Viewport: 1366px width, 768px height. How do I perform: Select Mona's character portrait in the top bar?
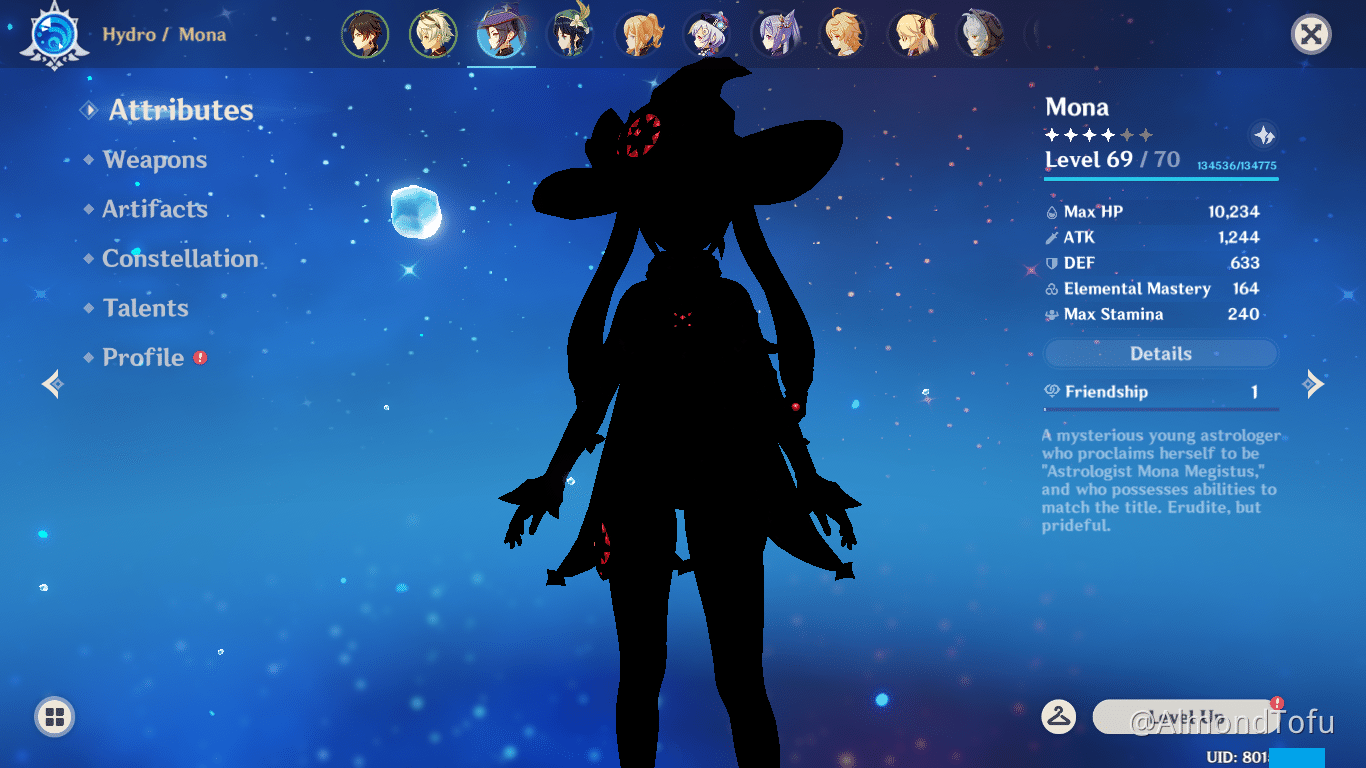point(501,33)
